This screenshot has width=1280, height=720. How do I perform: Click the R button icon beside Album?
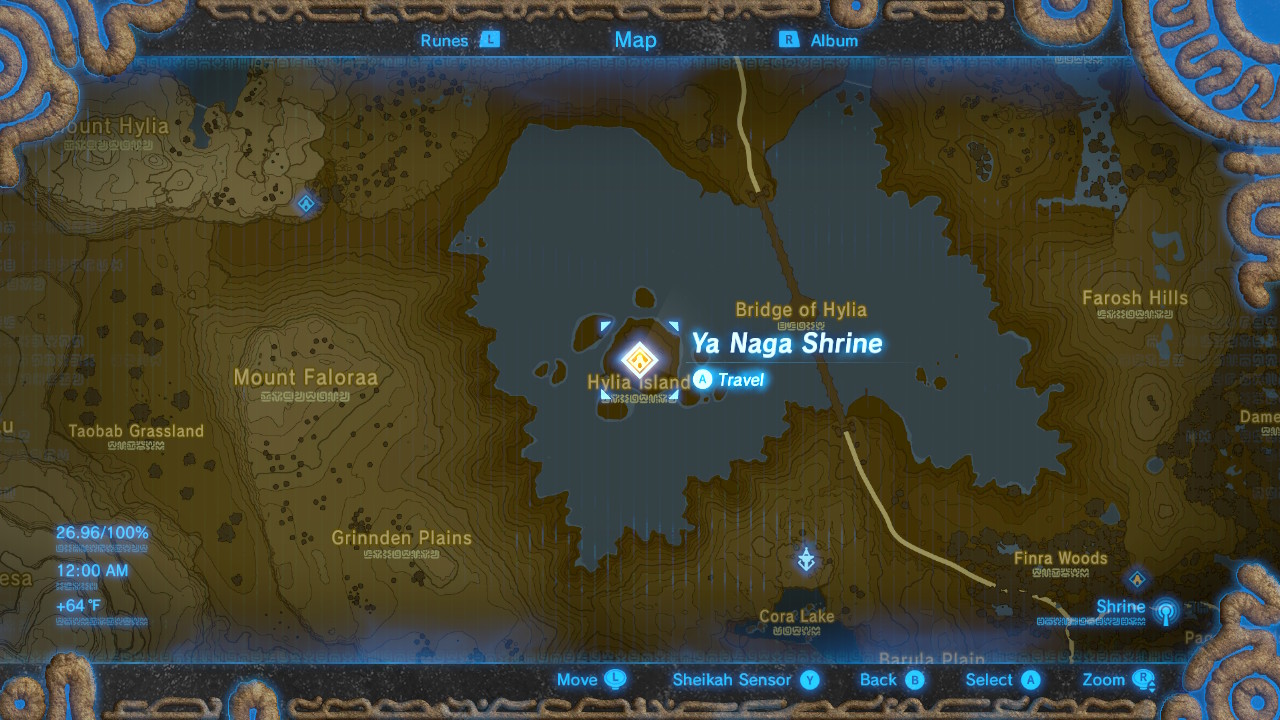[789, 41]
